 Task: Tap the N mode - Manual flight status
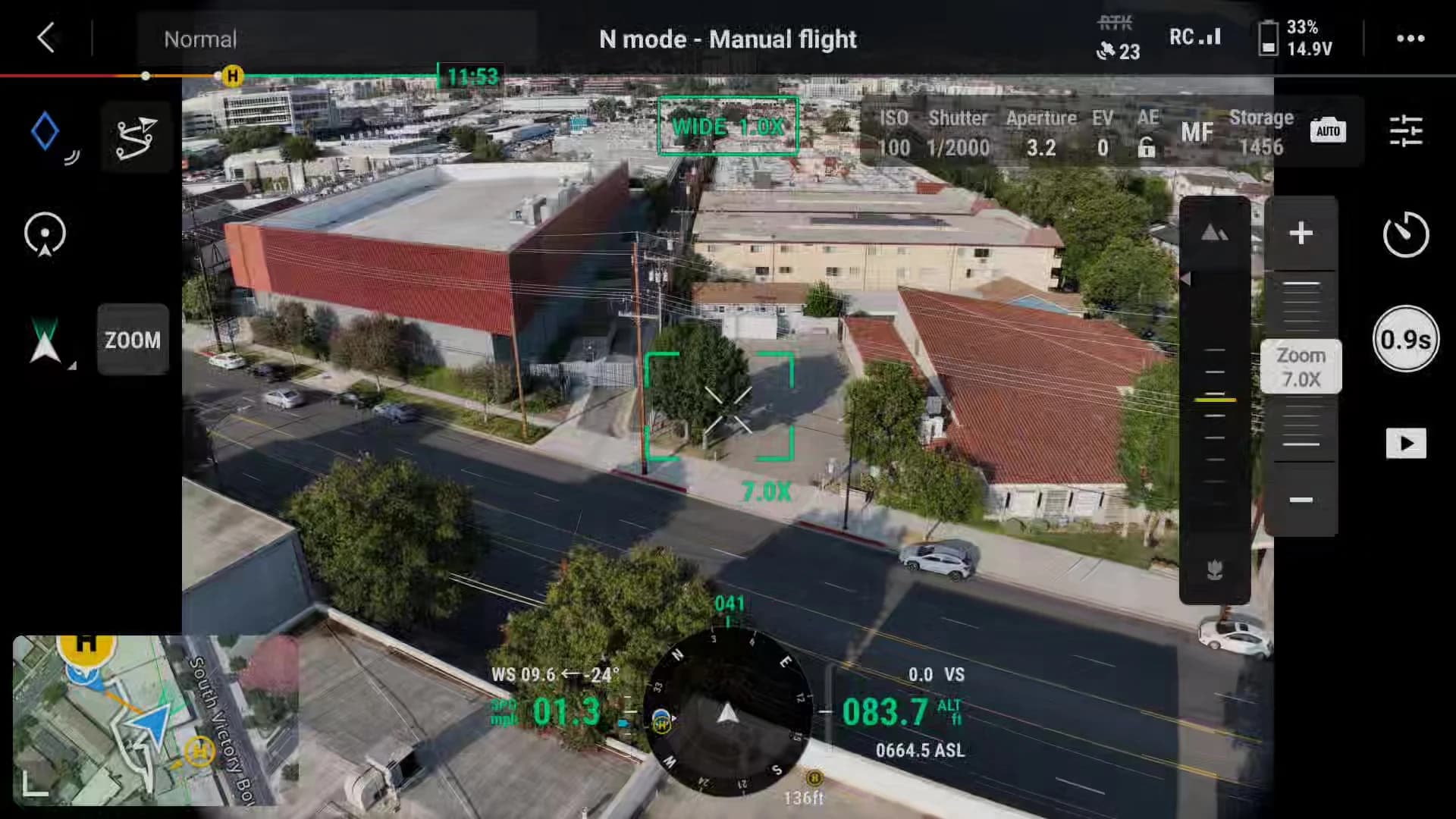(x=727, y=39)
